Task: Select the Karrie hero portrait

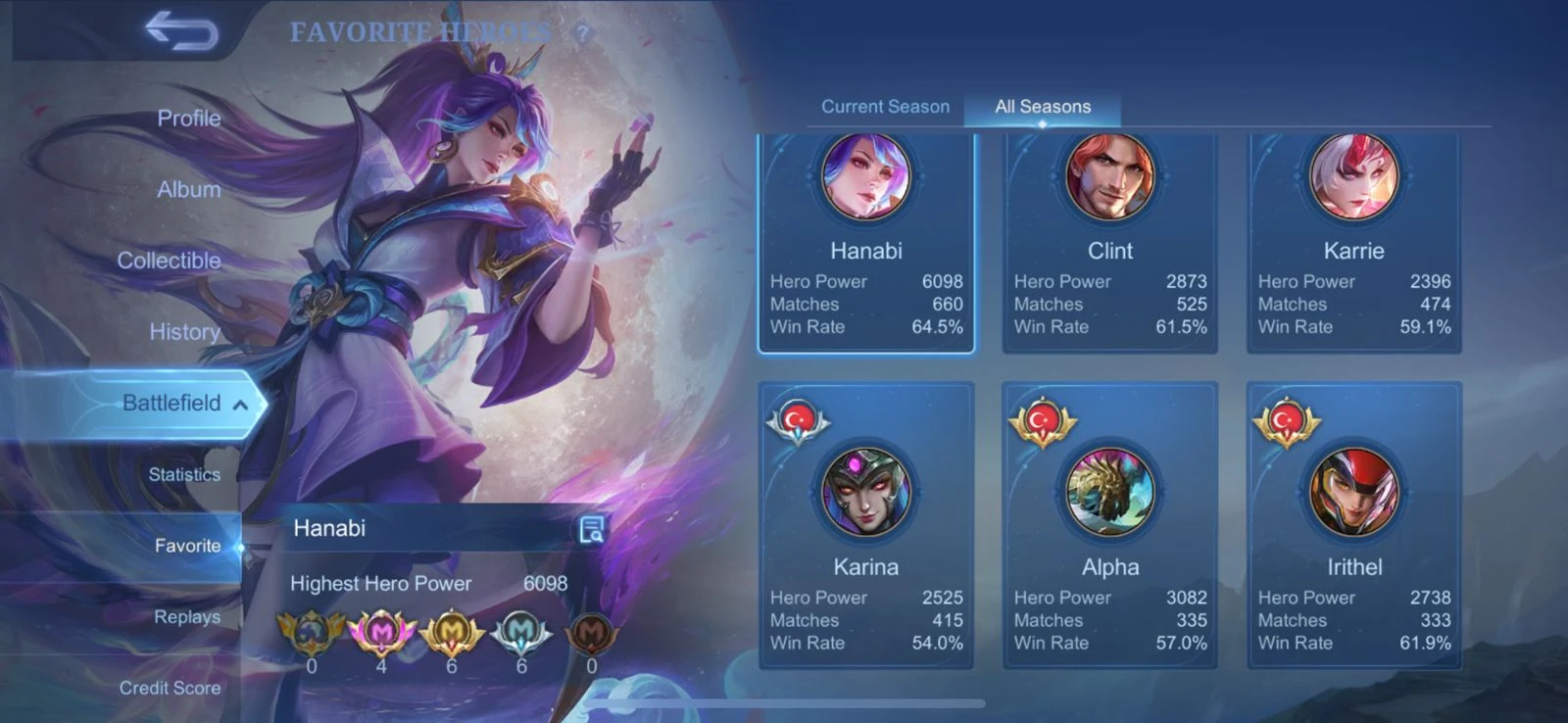Action: pos(1354,176)
